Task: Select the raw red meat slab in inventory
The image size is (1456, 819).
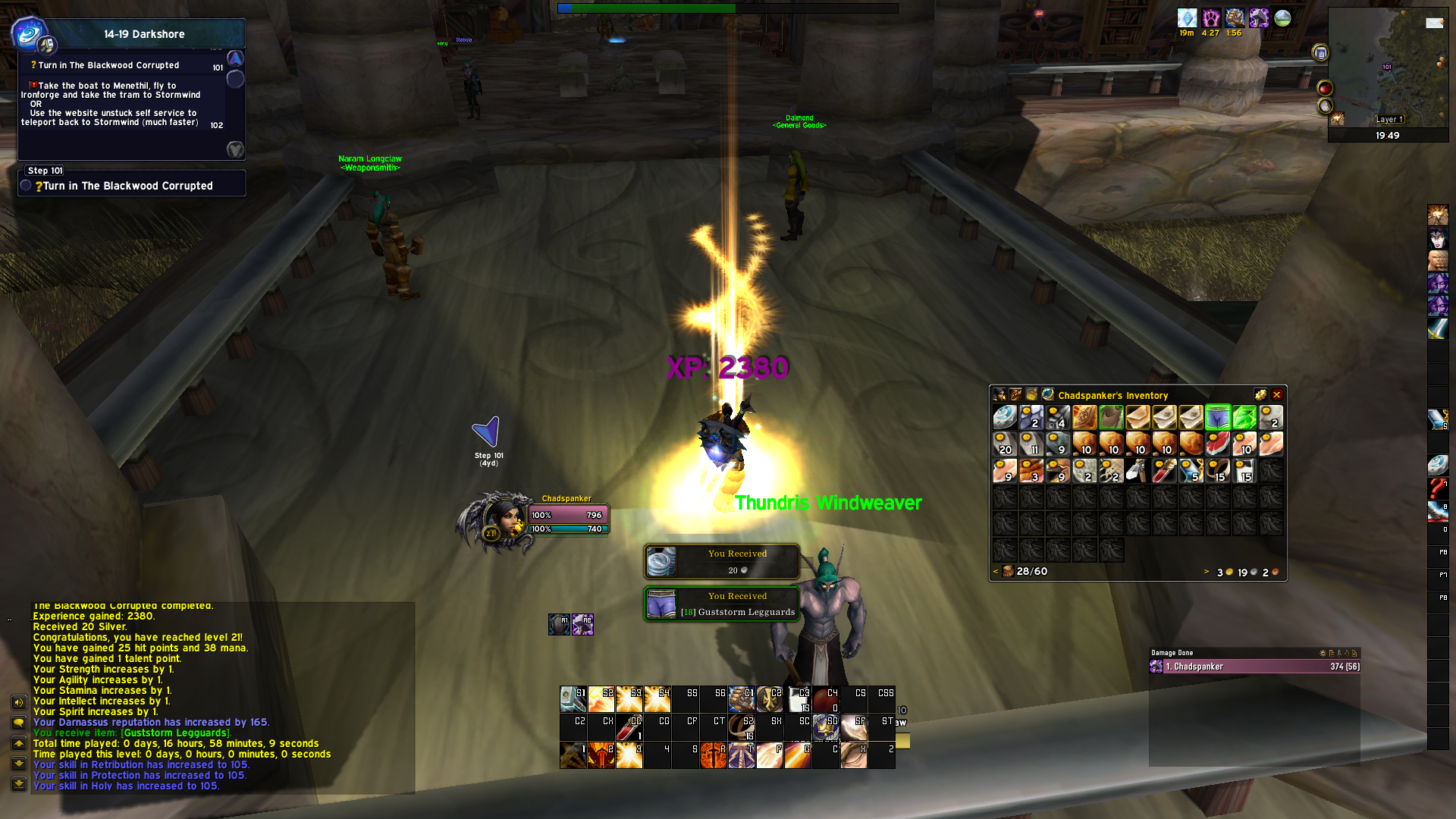Action: (x=1217, y=444)
